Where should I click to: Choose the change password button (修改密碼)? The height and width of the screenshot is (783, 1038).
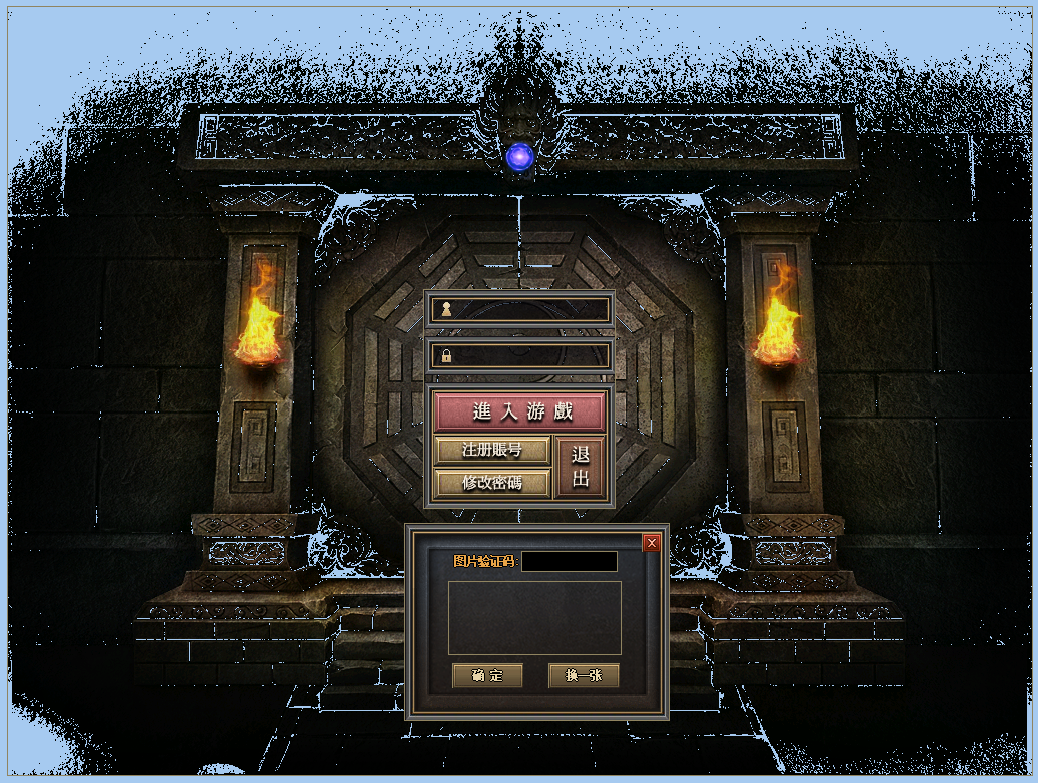click(492, 483)
